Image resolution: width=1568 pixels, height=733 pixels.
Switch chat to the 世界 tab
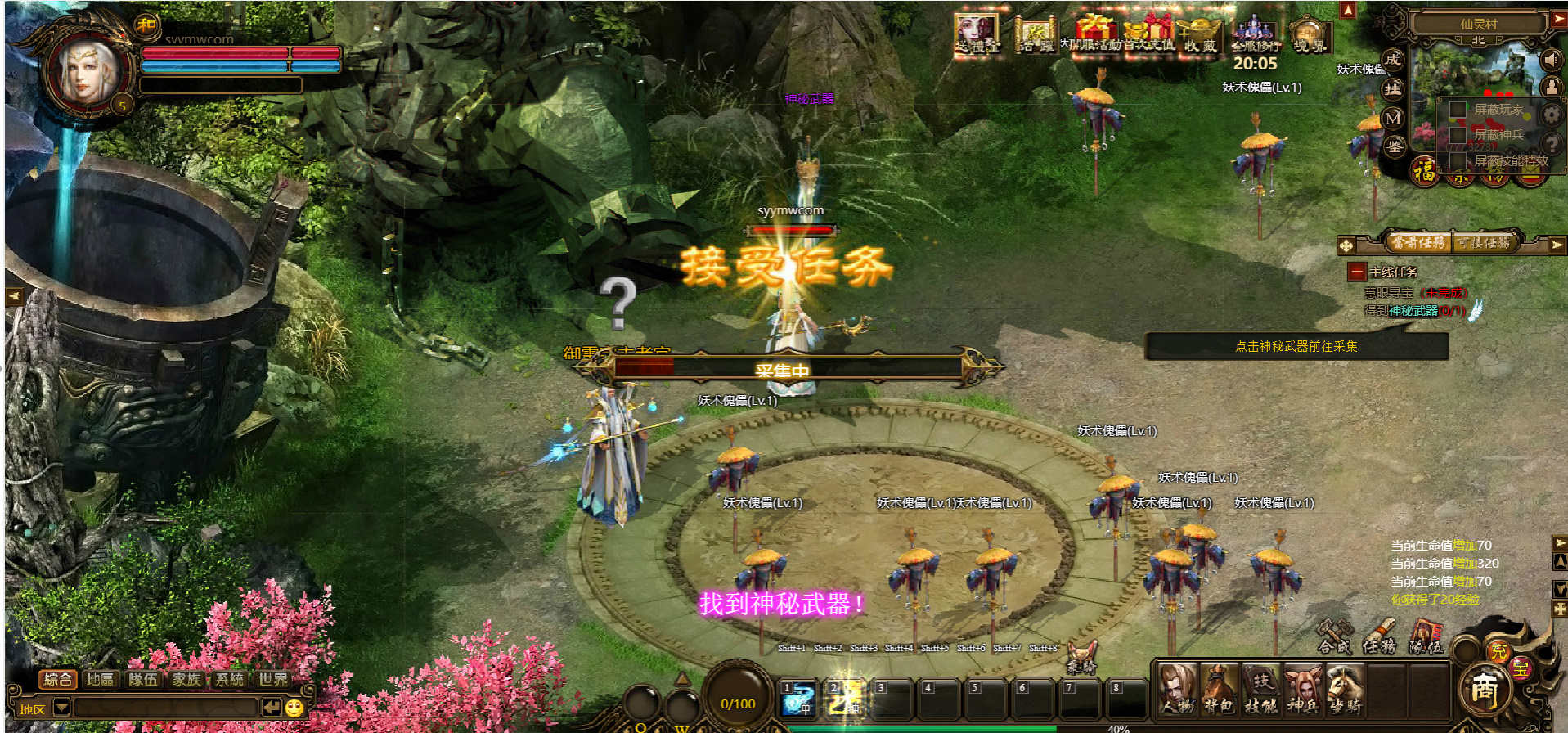[272, 679]
